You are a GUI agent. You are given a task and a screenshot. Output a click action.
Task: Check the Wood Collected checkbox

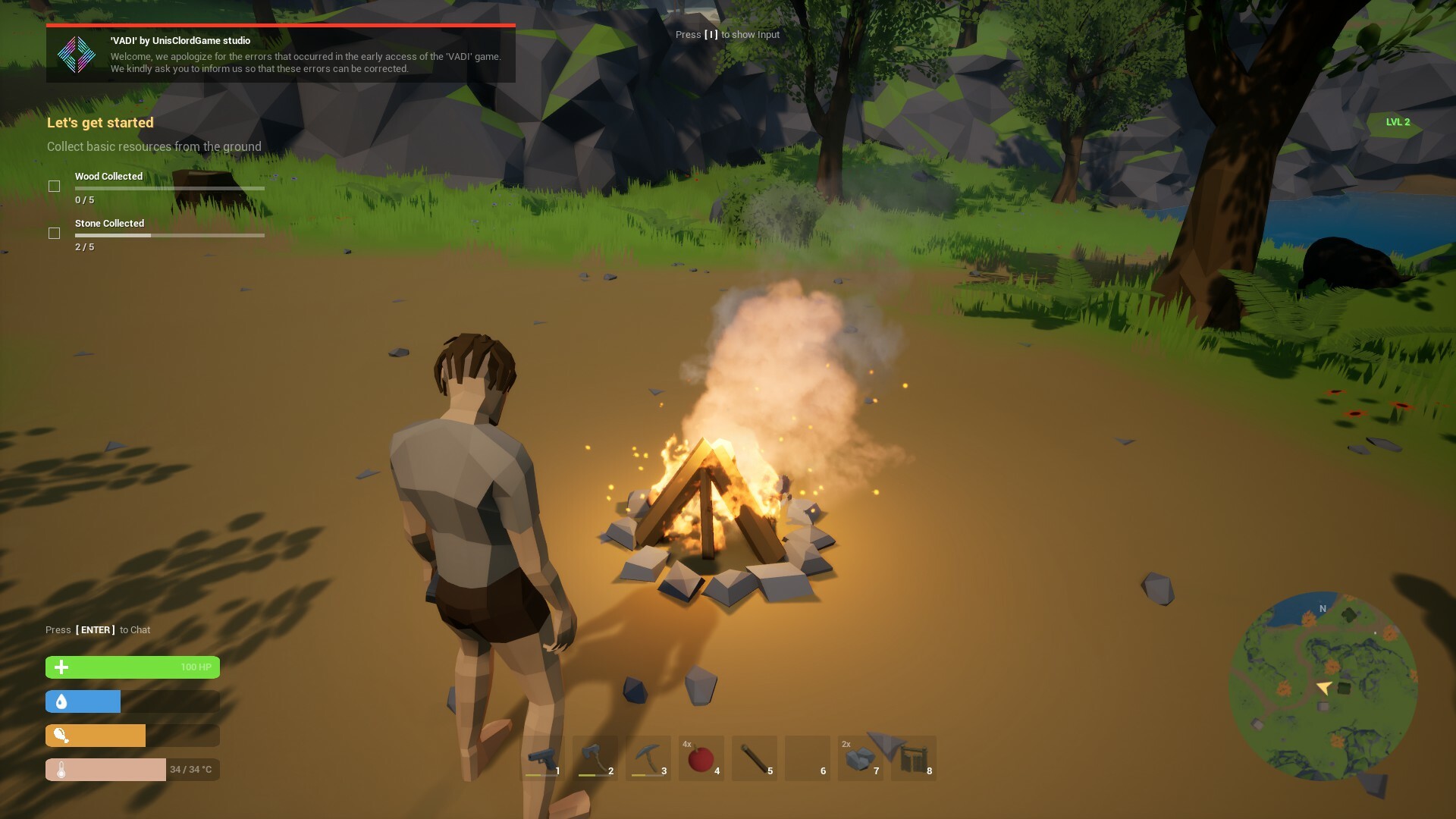click(x=55, y=185)
